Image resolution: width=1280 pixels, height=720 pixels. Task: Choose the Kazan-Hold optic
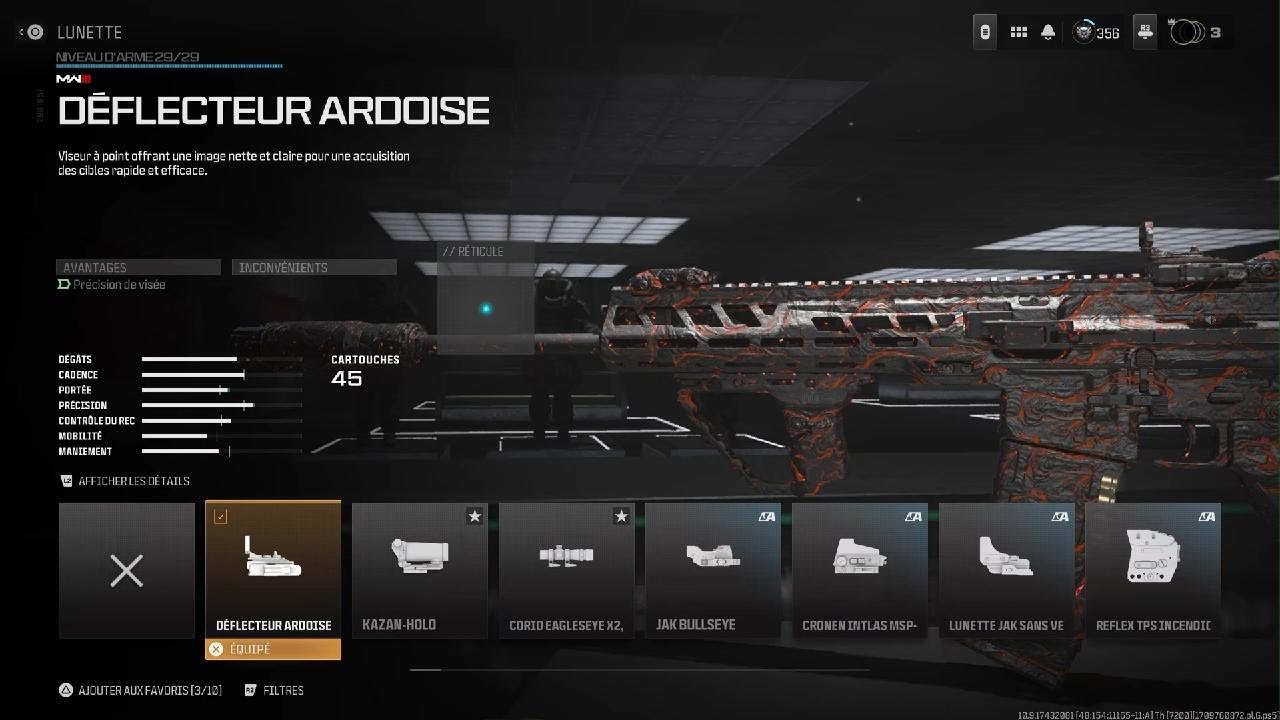(420, 570)
